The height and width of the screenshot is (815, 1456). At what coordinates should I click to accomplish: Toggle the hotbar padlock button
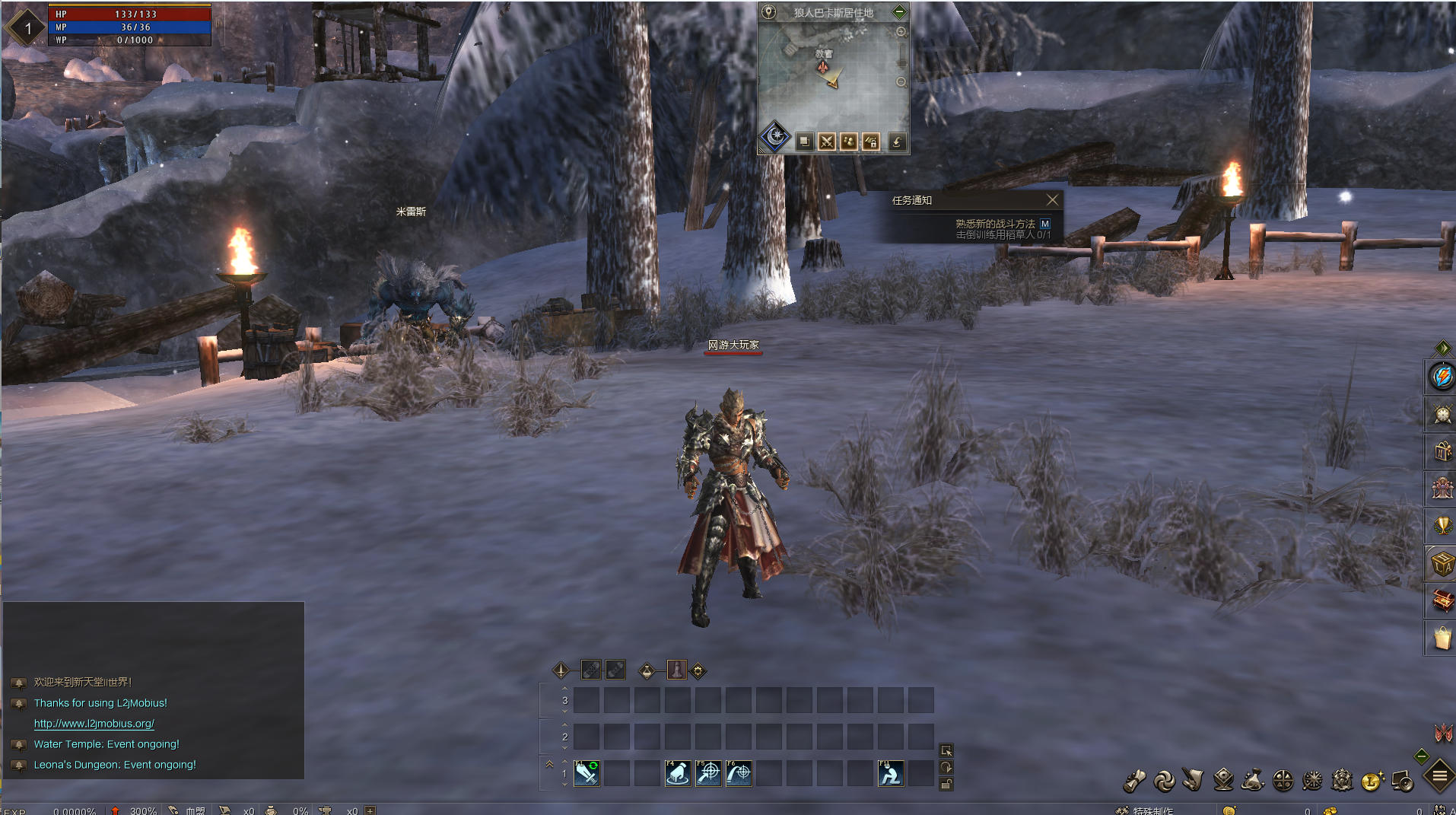(x=946, y=785)
